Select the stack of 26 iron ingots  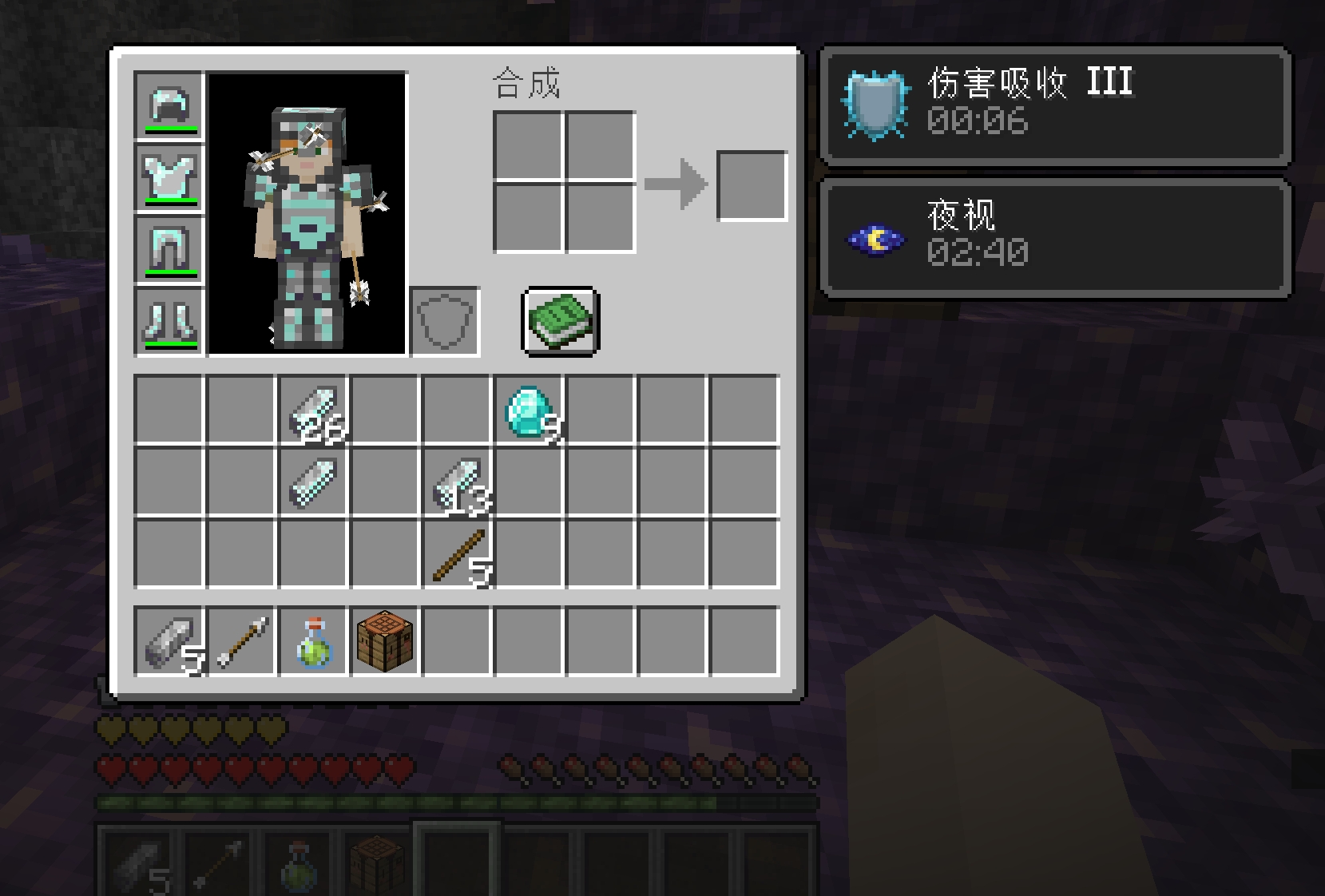click(x=313, y=409)
